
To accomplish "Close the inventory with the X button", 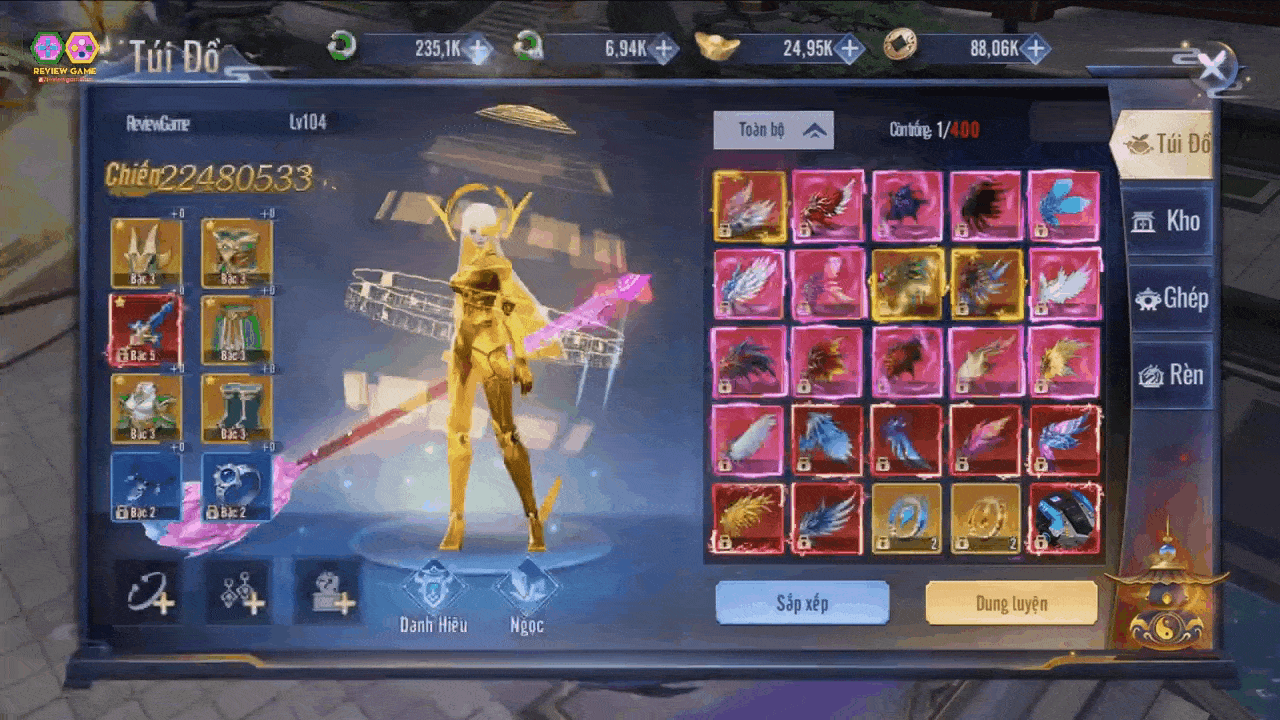I will 1212,68.
